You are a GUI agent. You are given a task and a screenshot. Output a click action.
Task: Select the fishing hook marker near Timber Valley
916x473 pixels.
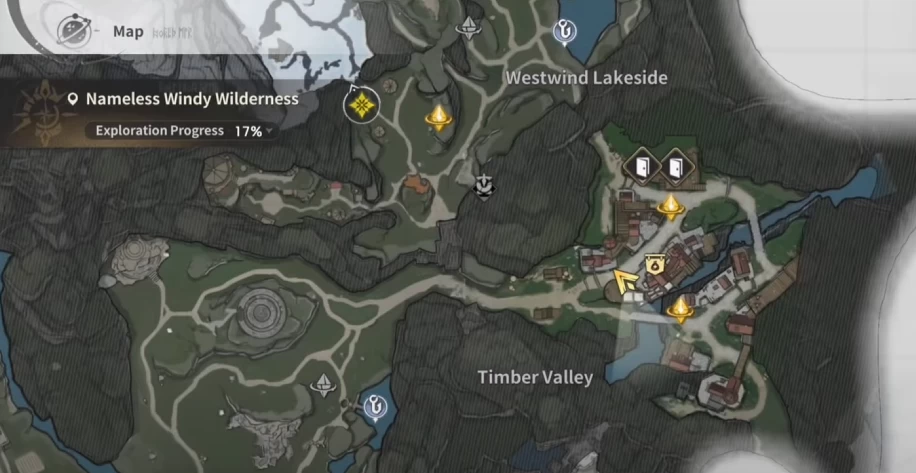click(375, 406)
